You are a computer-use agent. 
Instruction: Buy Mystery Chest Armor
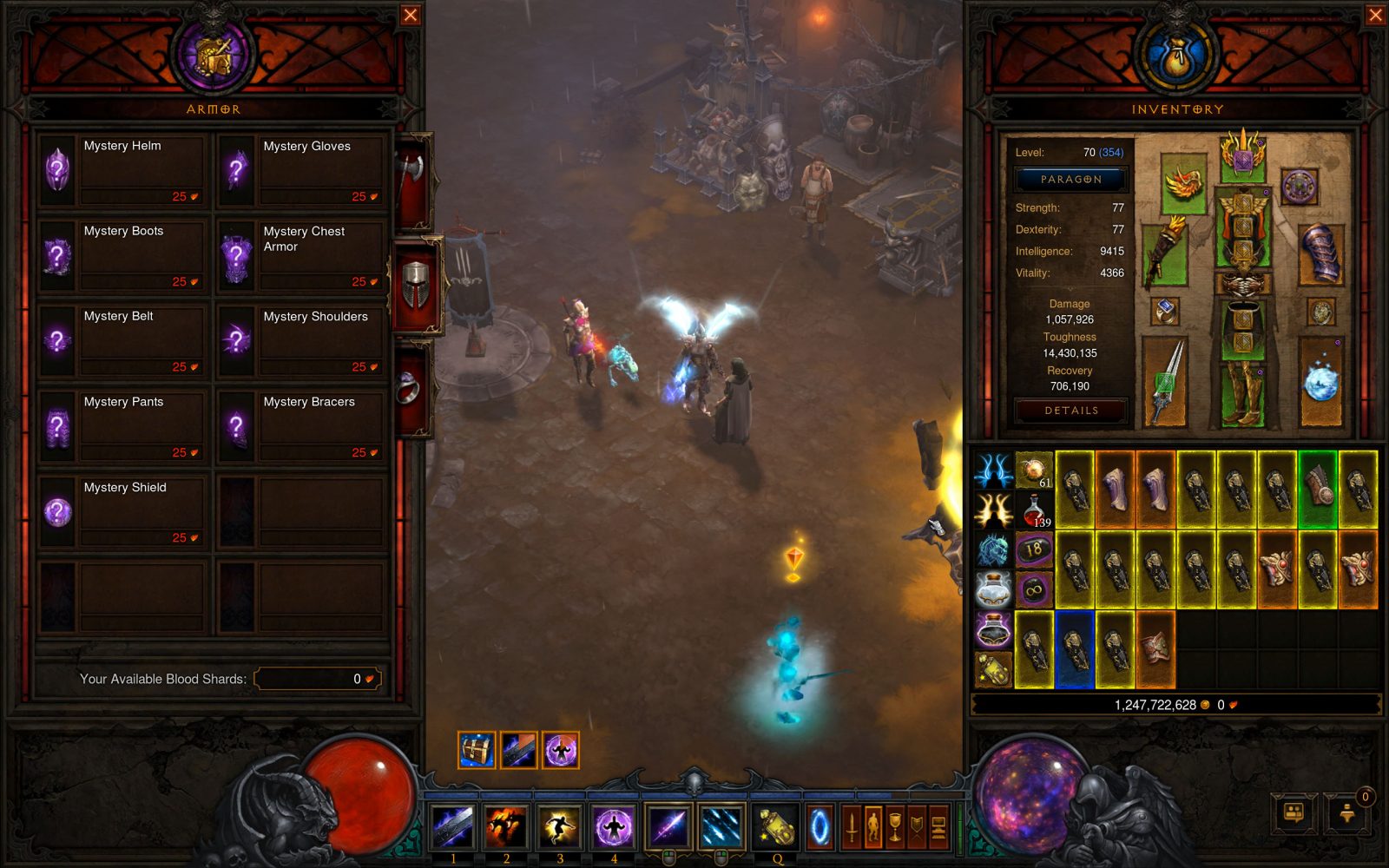pyautogui.click(x=302, y=255)
